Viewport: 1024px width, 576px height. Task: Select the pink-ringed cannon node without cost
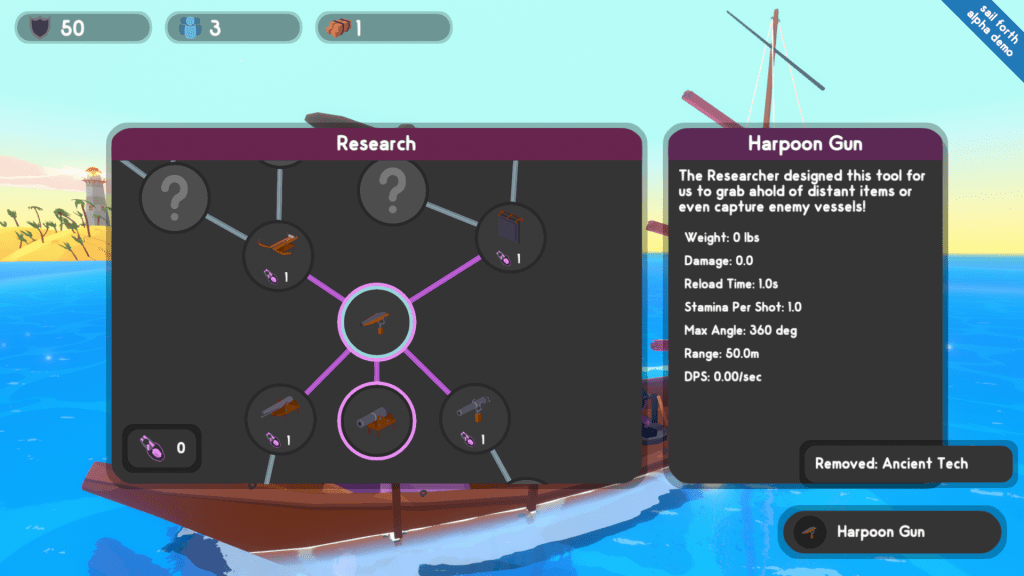point(377,419)
